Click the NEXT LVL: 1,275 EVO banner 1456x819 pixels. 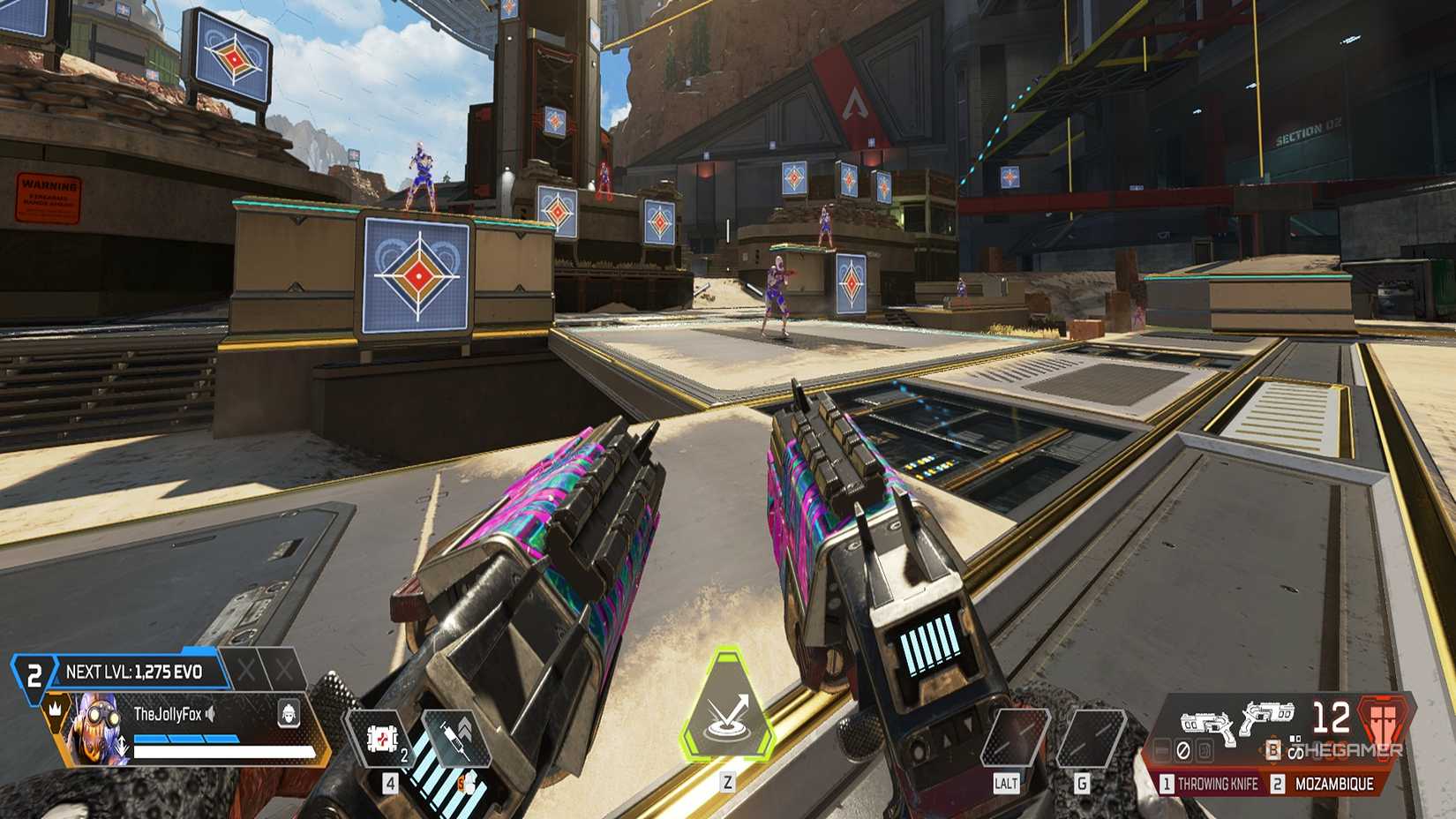click(x=137, y=670)
